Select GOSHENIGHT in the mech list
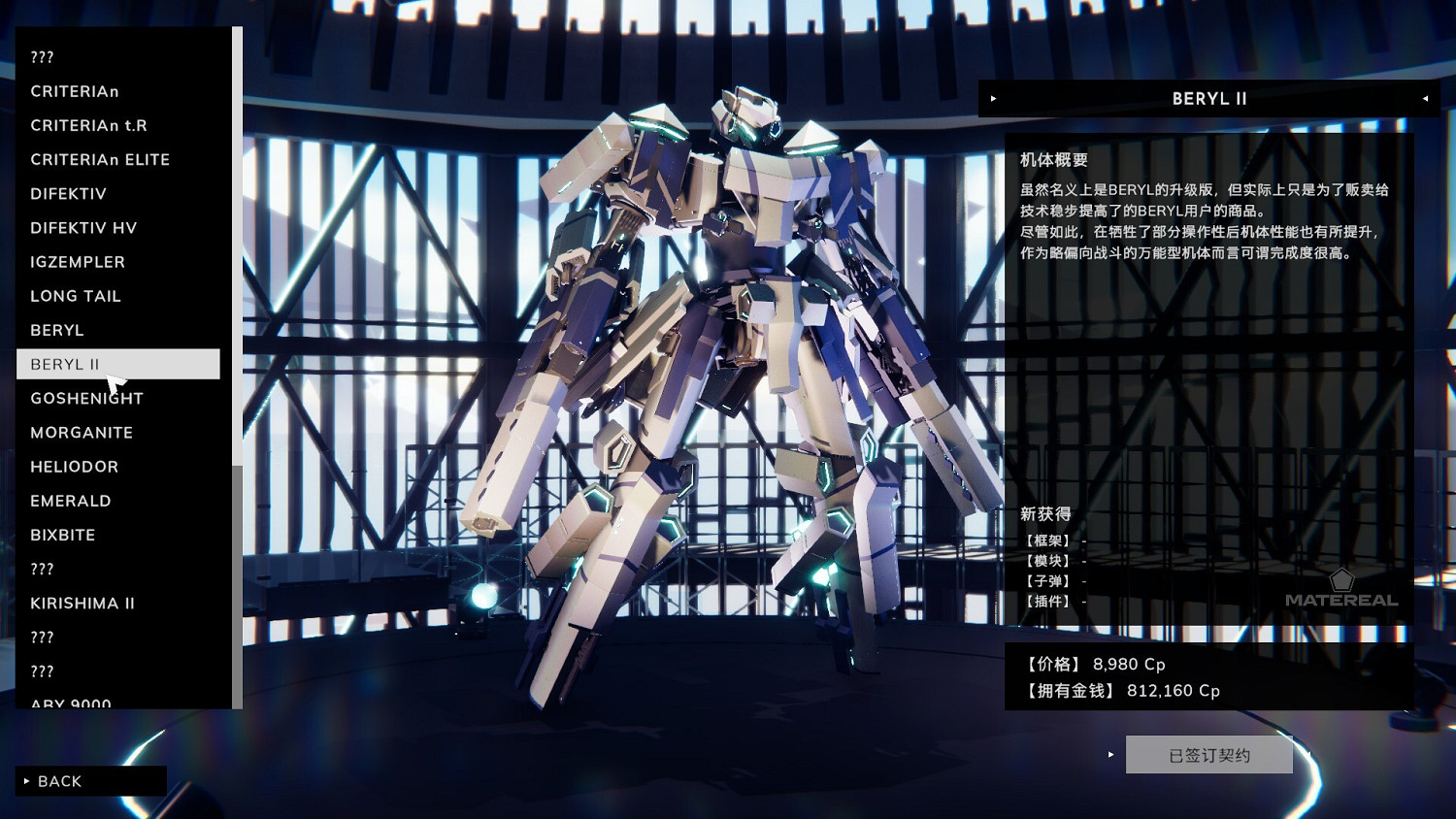 (x=86, y=398)
